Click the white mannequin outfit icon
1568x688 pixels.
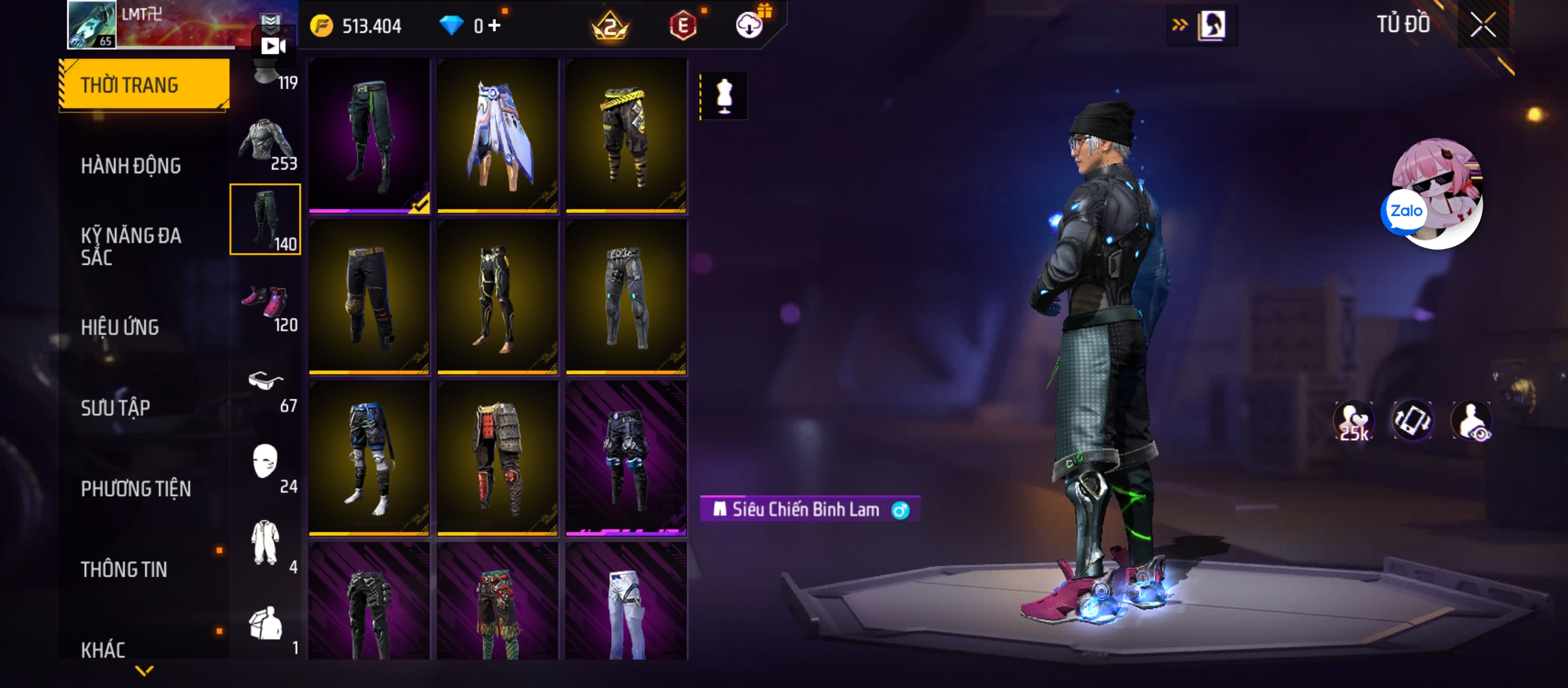pyautogui.click(x=724, y=96)
